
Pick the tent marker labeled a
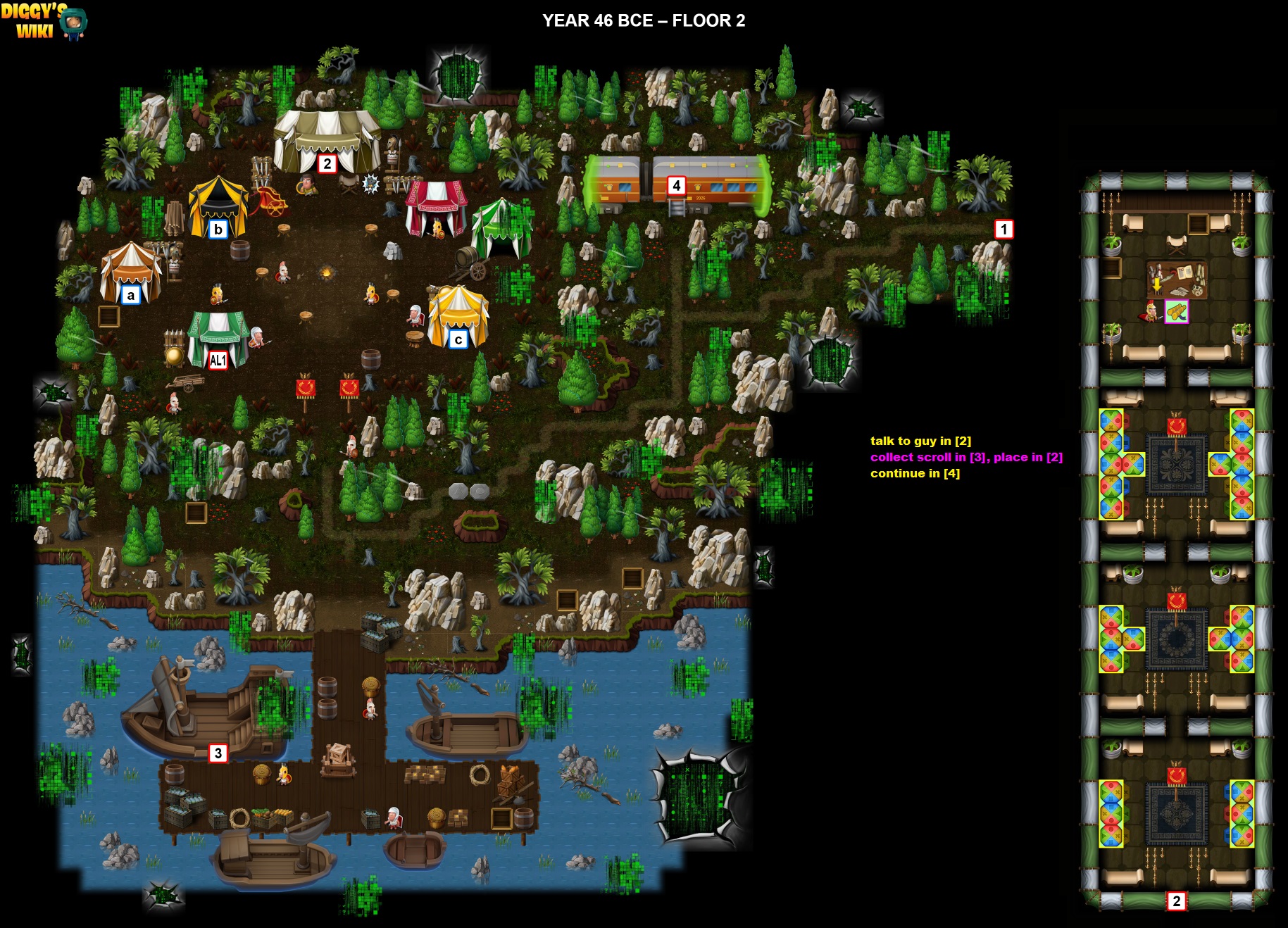(130, 295)
